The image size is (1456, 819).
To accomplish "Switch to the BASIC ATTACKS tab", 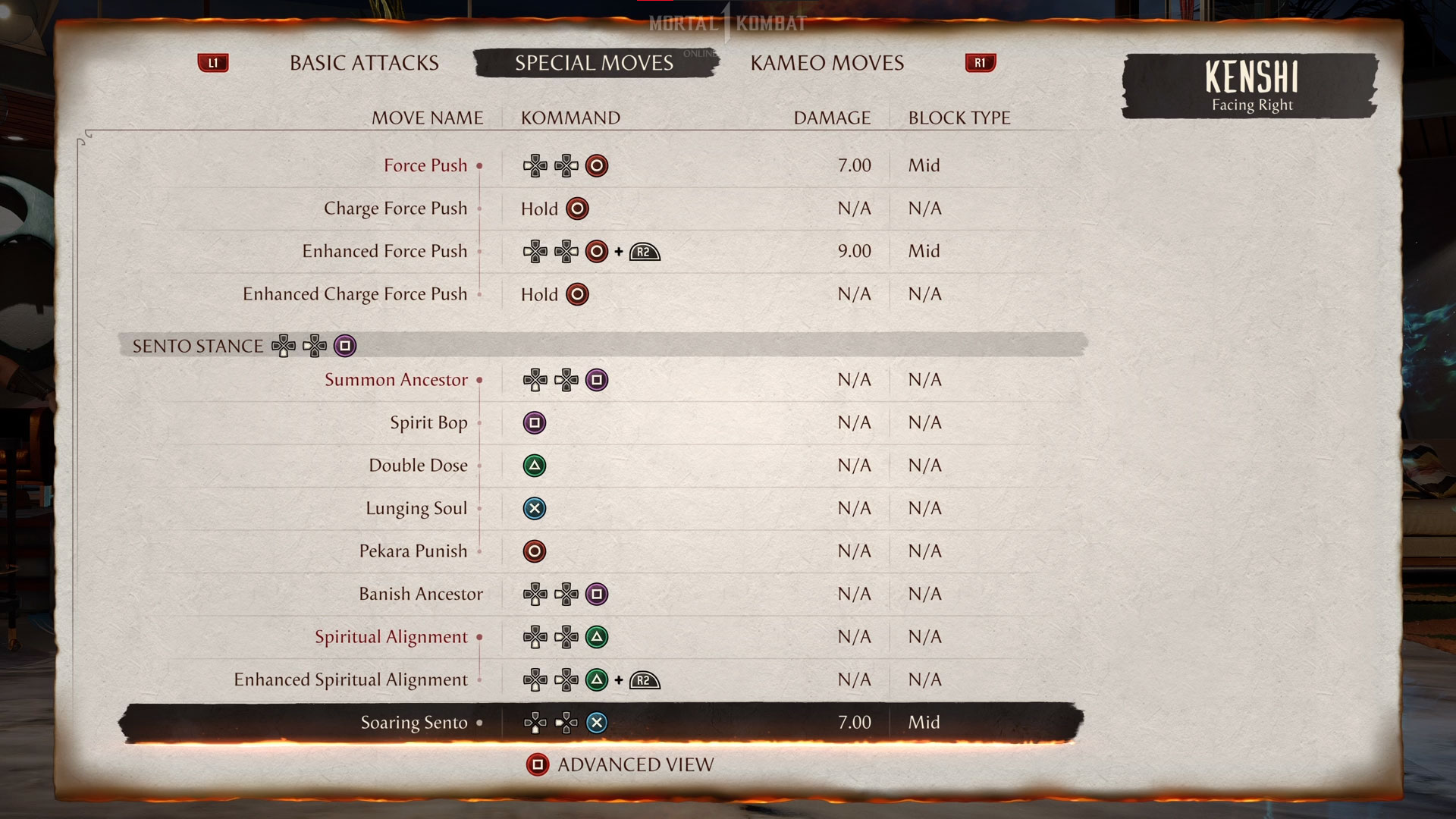I will 362,63.
